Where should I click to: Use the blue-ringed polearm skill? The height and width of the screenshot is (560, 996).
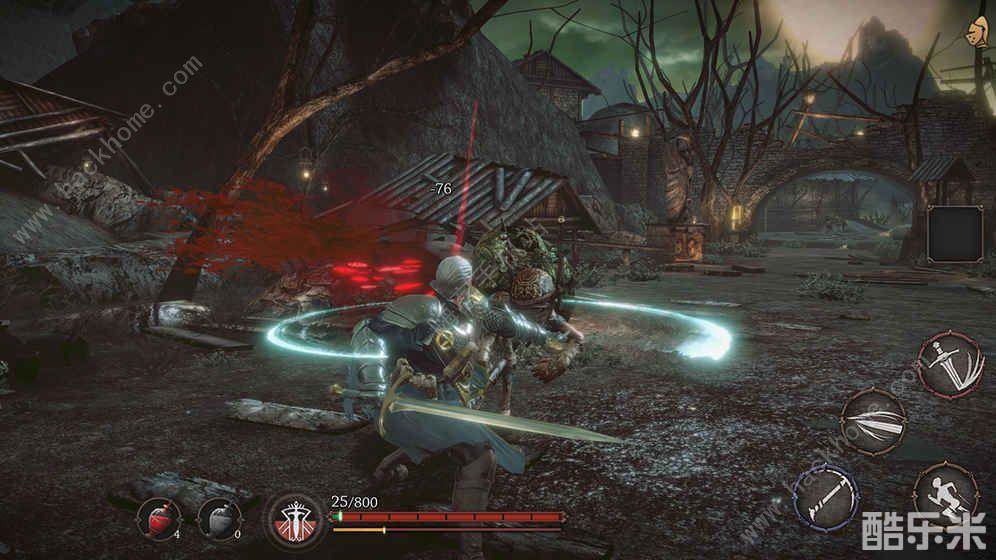pyautogui.click(x=825, y=495)
